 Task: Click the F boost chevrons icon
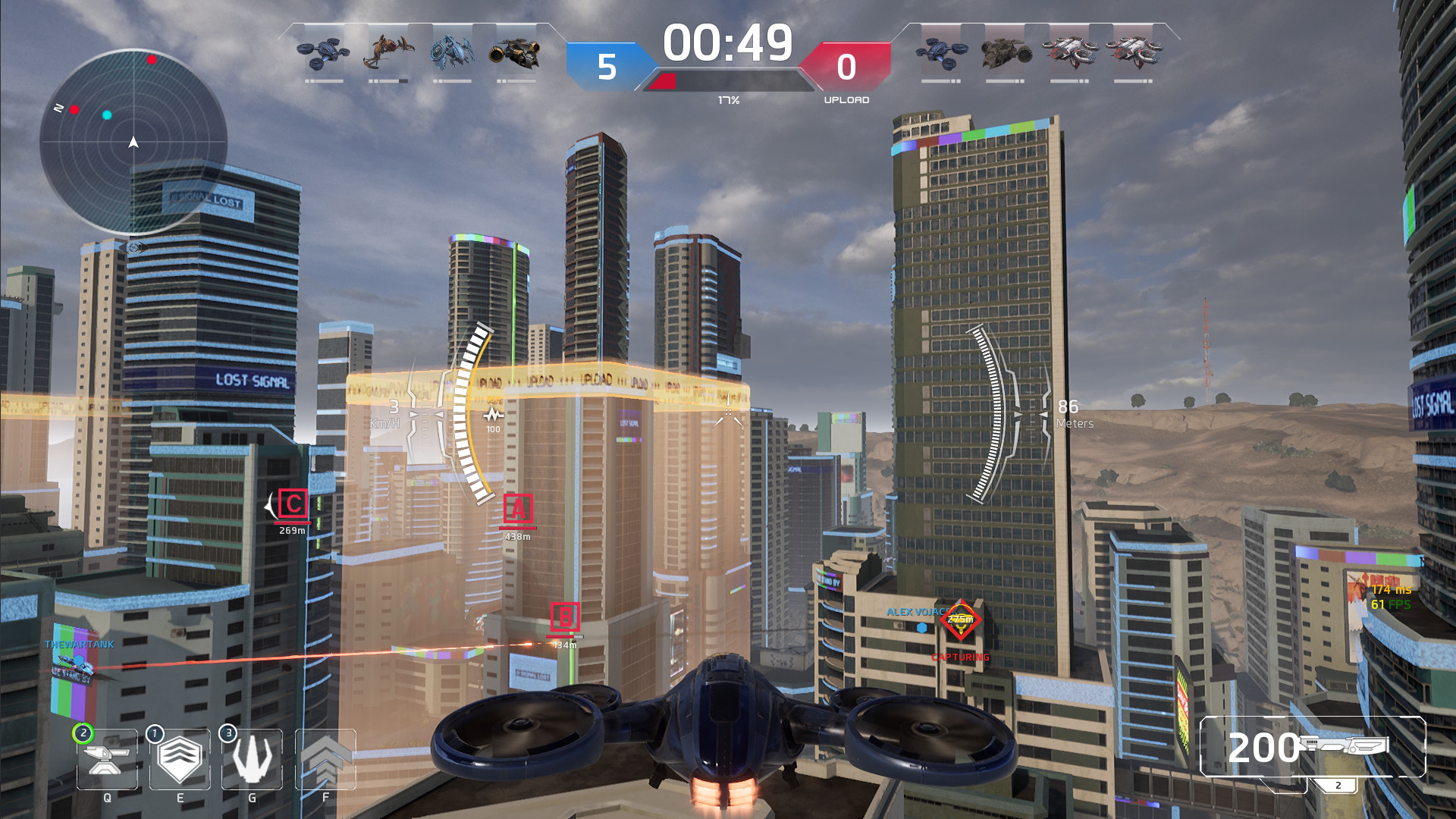(x=325, y=761)
